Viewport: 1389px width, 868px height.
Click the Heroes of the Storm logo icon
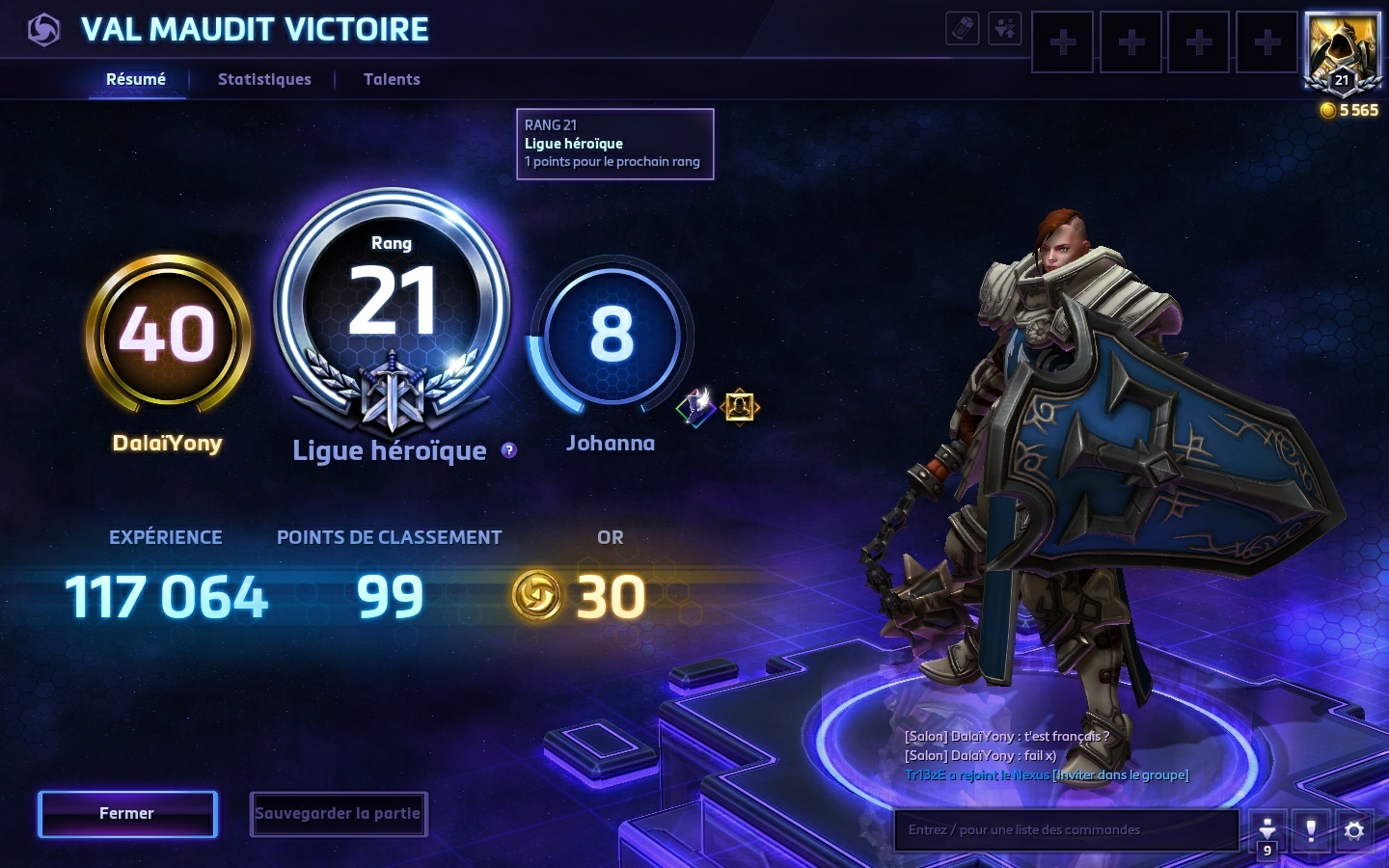43,30
